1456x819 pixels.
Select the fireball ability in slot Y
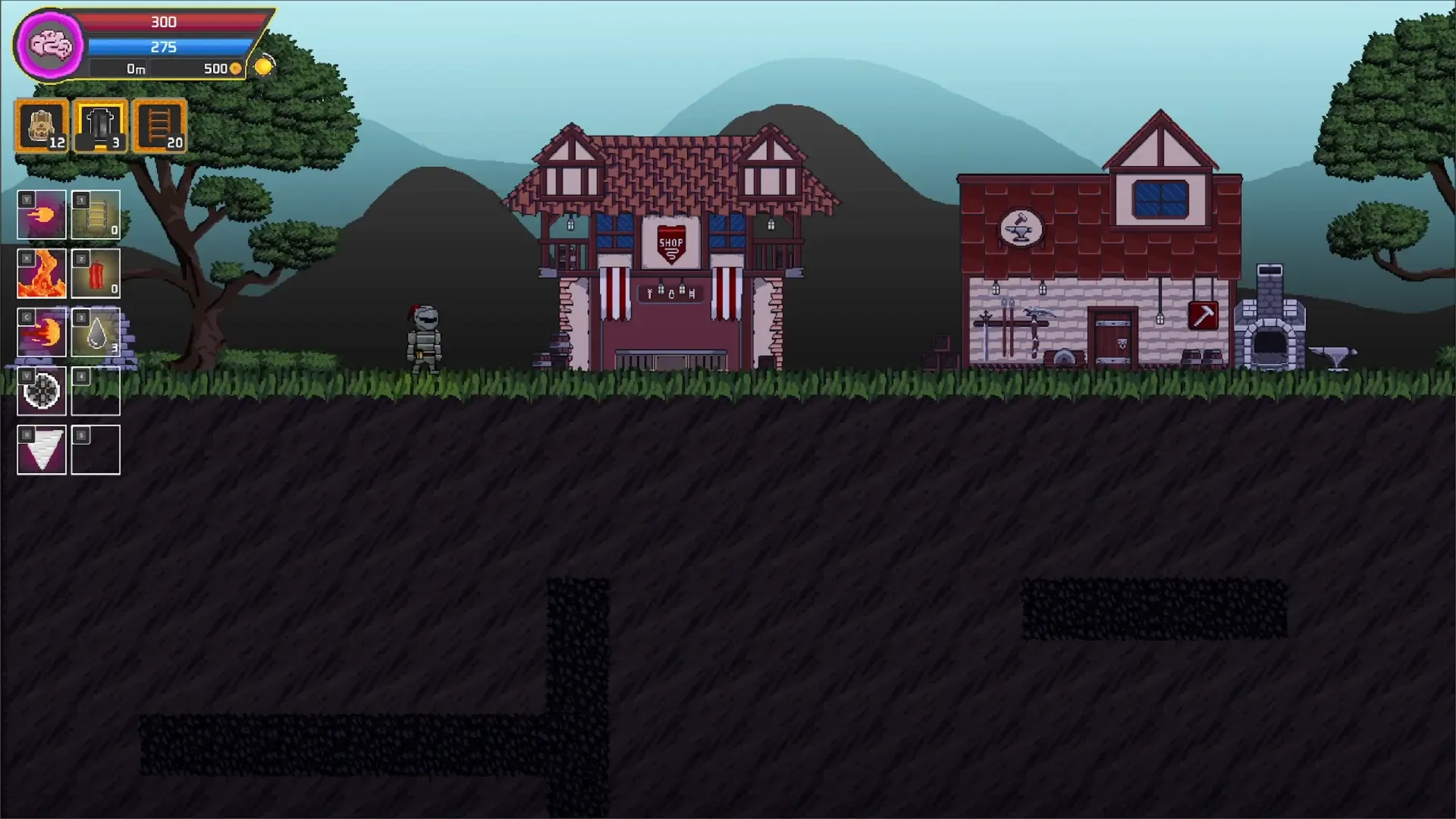pos(41,215)
